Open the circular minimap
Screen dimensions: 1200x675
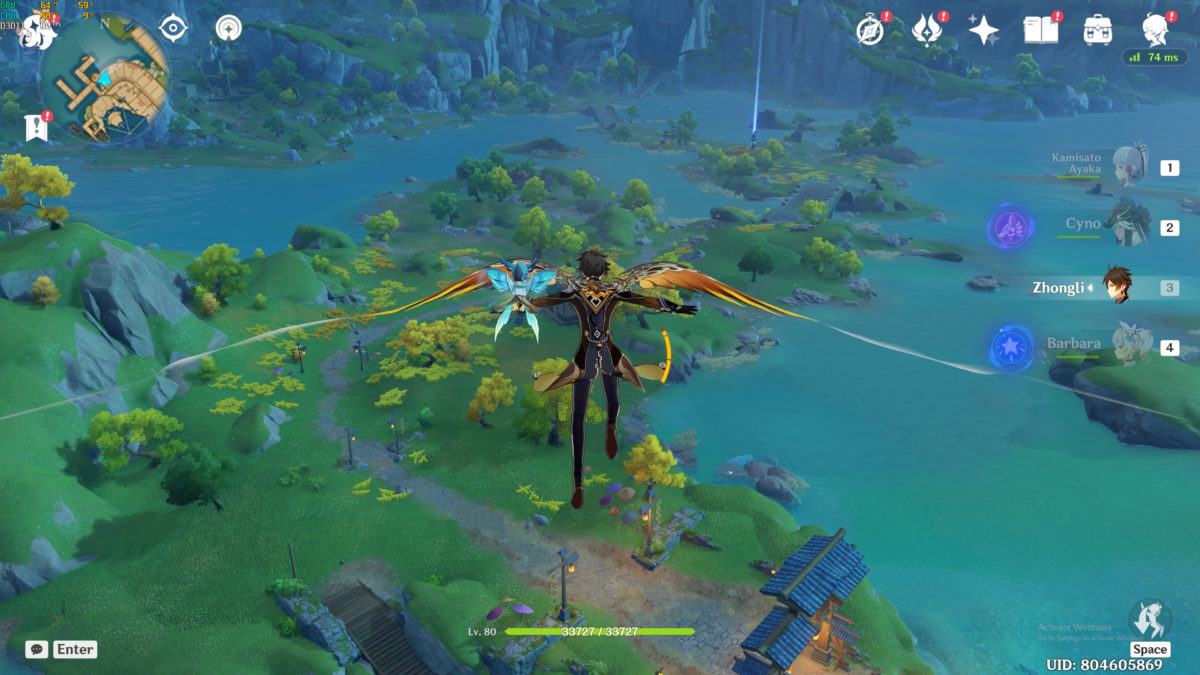pos(105,77)
